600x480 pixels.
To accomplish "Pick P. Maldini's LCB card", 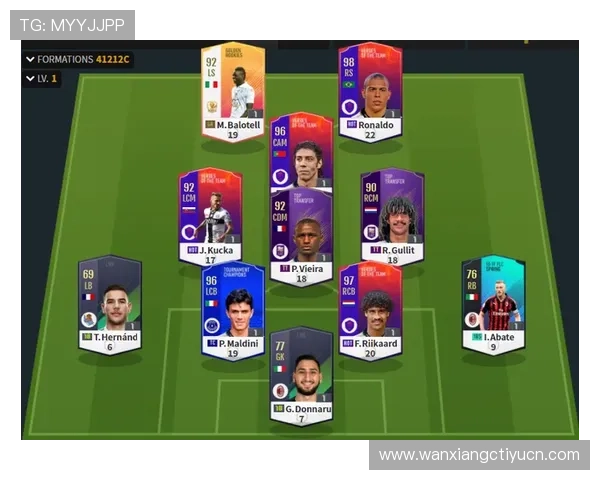I will [x=232, y=309].
